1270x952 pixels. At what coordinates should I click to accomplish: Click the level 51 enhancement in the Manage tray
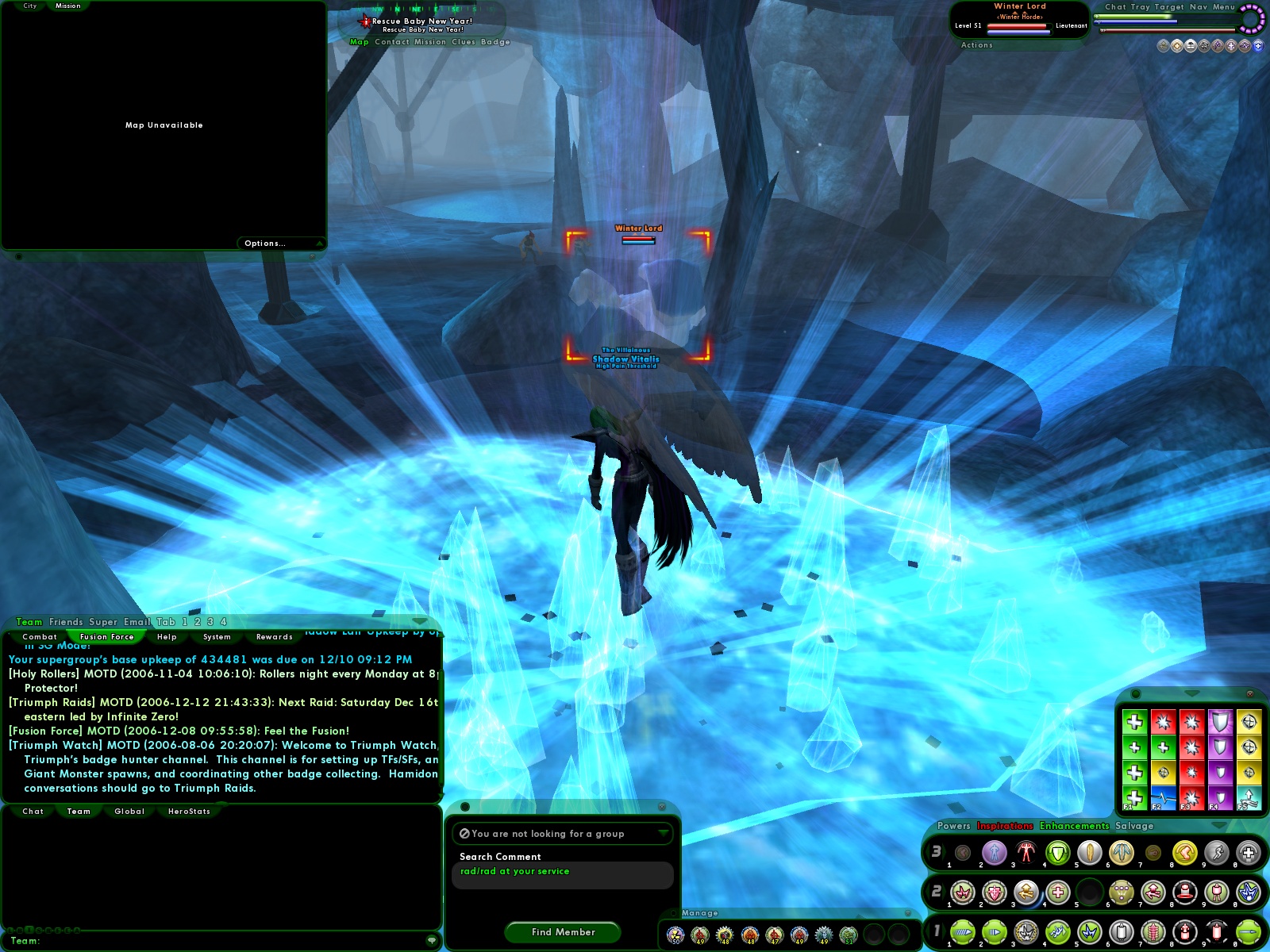[x=849, y=935]
